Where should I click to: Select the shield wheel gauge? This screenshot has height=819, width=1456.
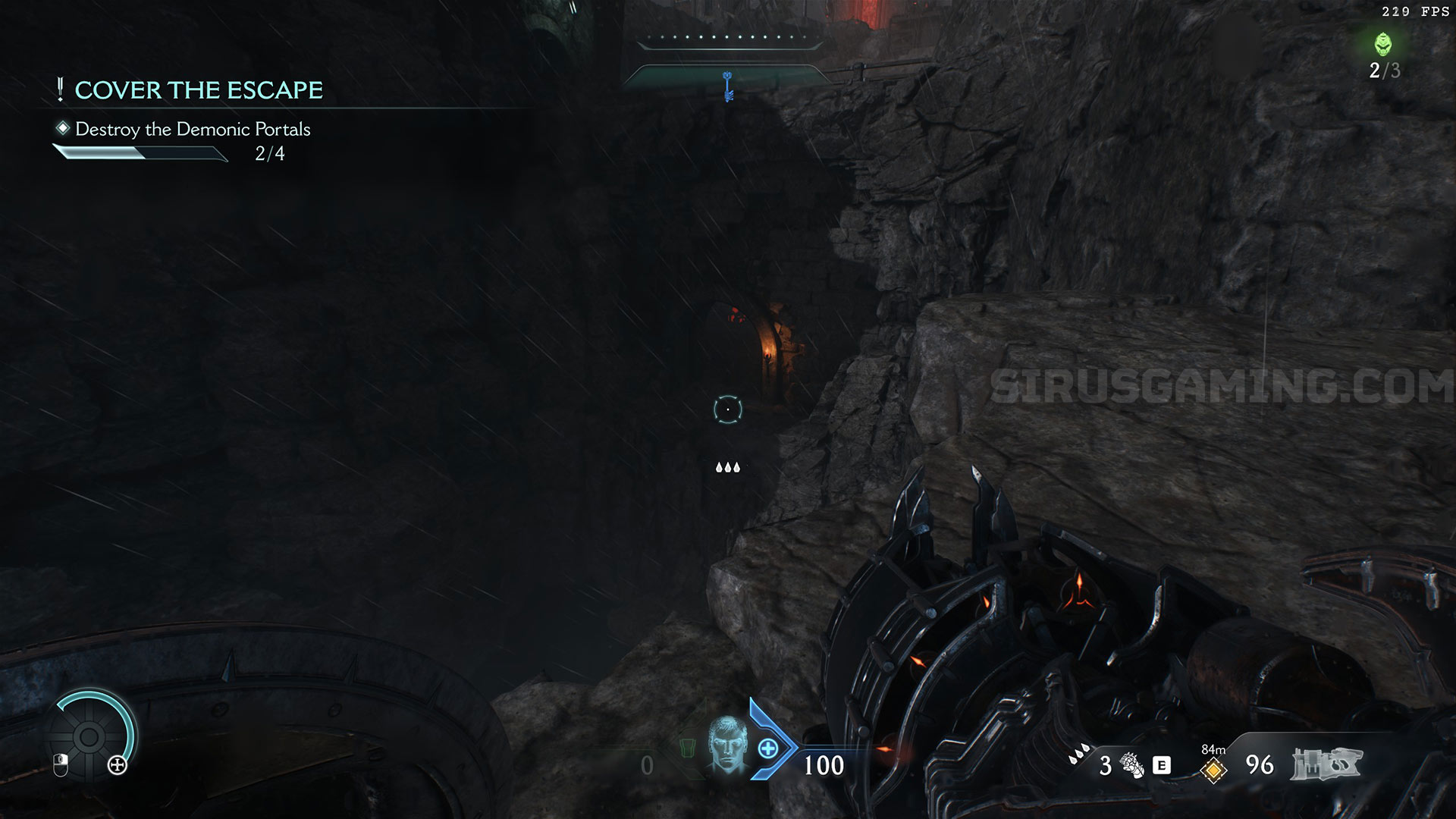coord(89,736)
